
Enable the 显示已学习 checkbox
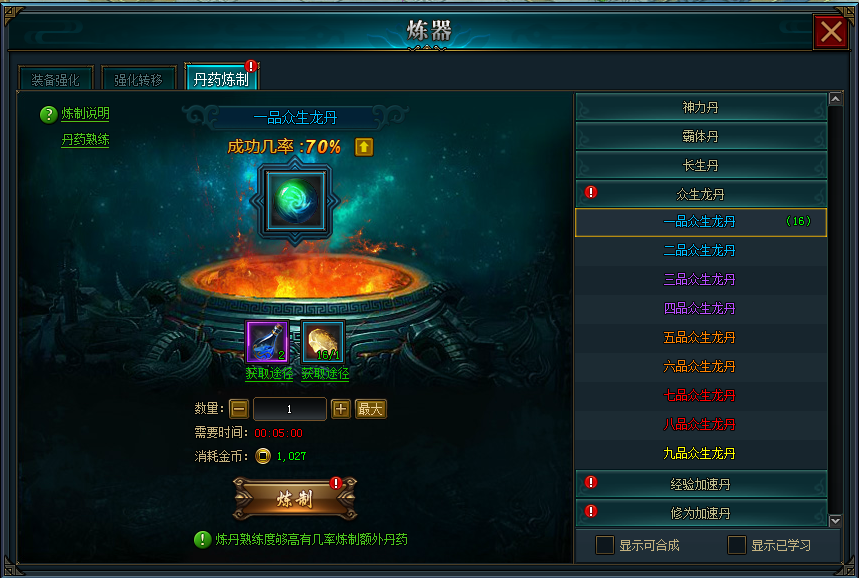coord(737,545)
